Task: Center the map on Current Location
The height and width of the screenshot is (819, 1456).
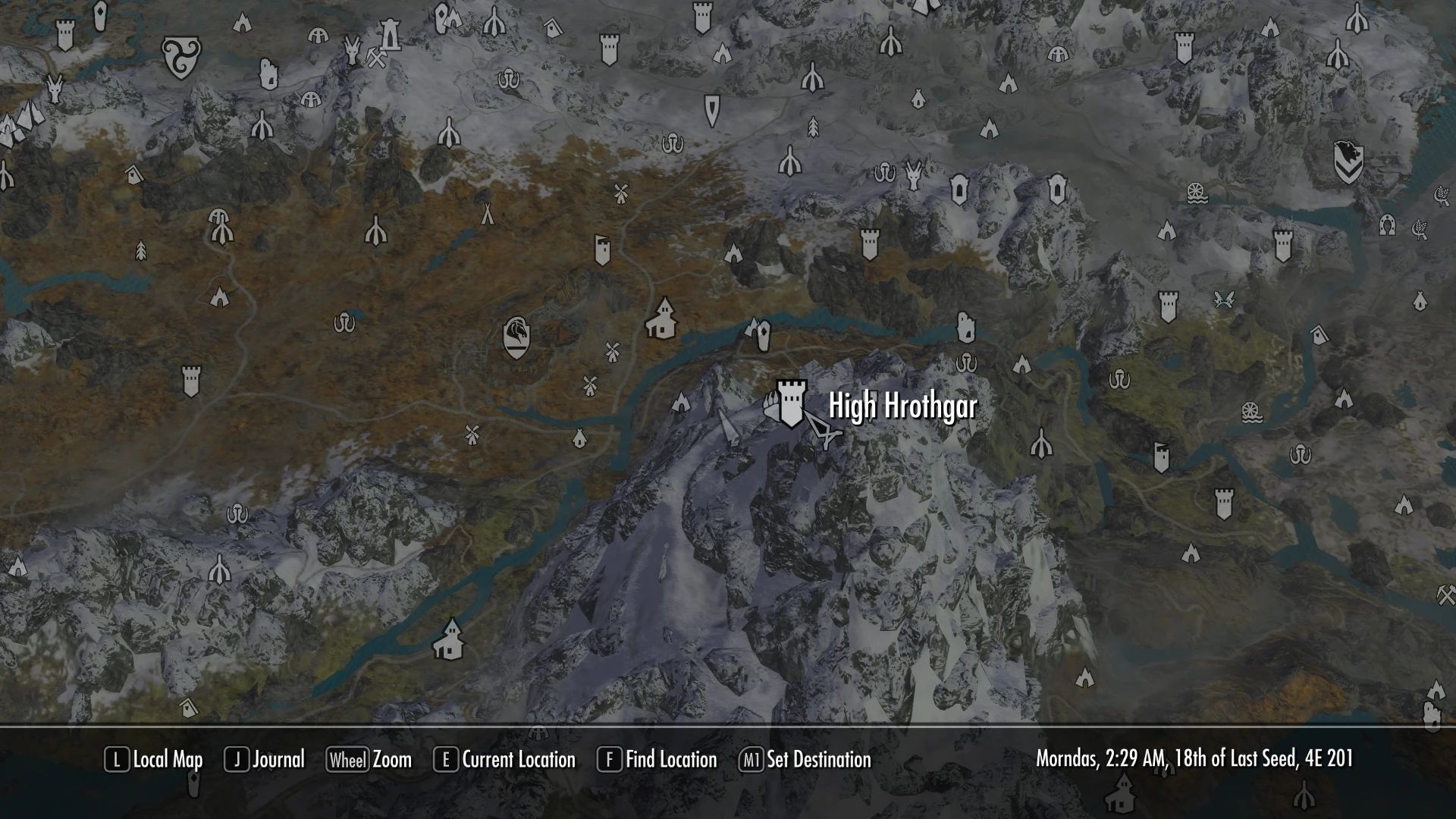Action: click(505, 759)
